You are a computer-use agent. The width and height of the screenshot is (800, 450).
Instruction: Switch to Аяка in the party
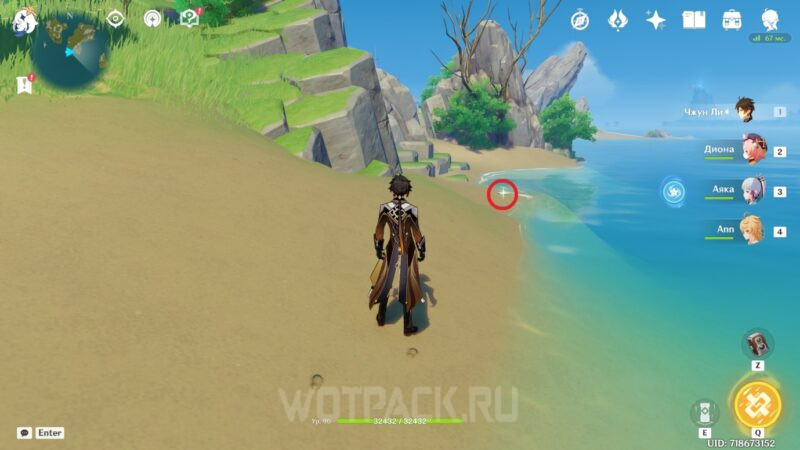[x=751, y=191]
